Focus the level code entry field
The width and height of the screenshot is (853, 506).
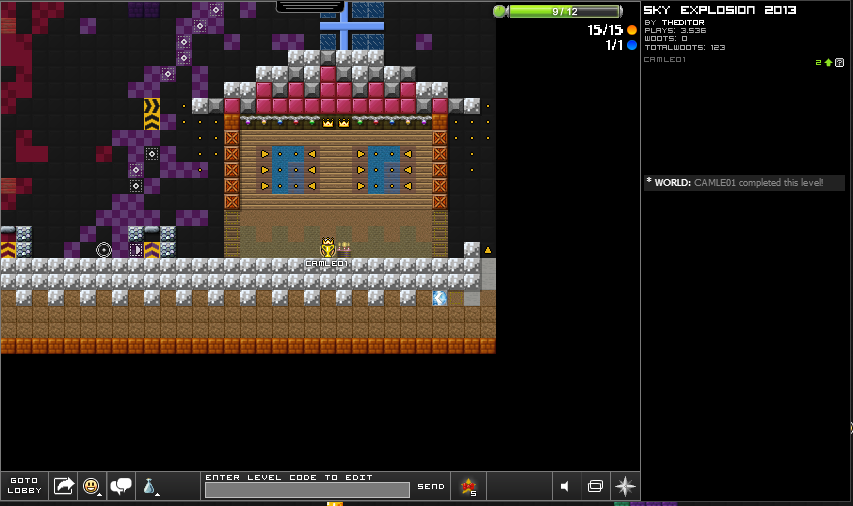point(307,490)
